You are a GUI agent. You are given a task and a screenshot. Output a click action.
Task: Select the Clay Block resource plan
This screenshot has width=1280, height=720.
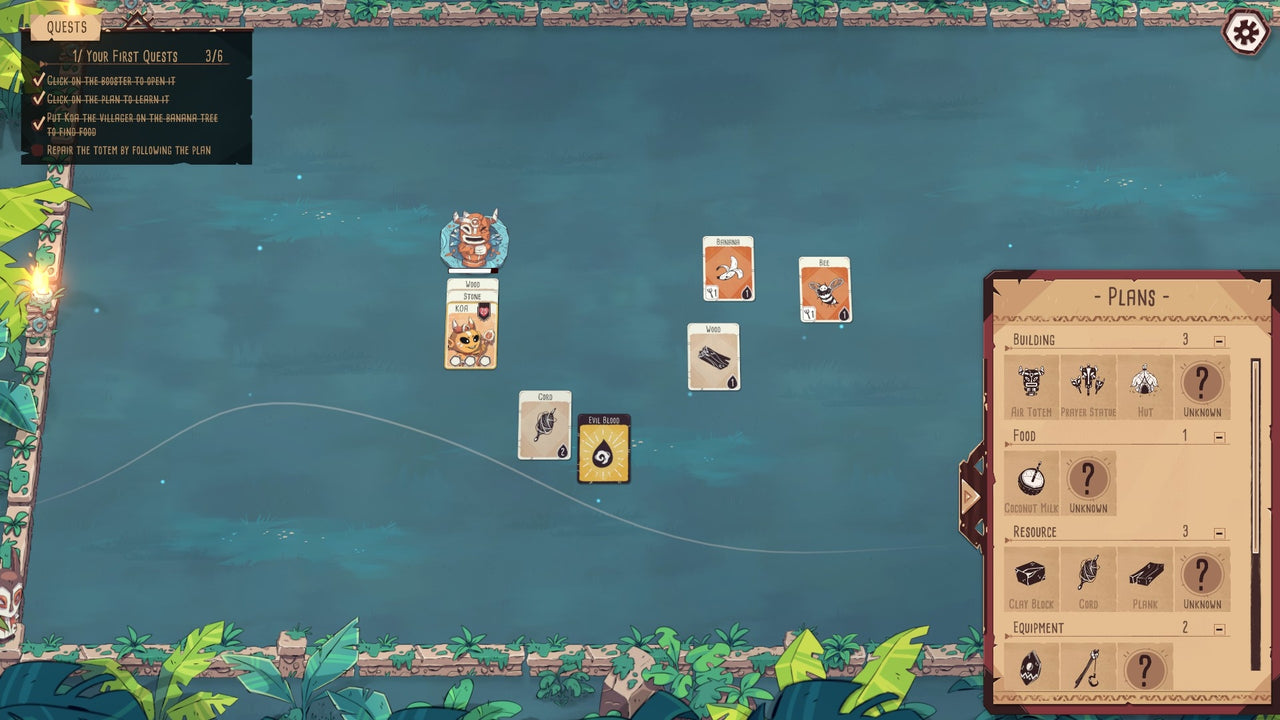point(1031,578)
